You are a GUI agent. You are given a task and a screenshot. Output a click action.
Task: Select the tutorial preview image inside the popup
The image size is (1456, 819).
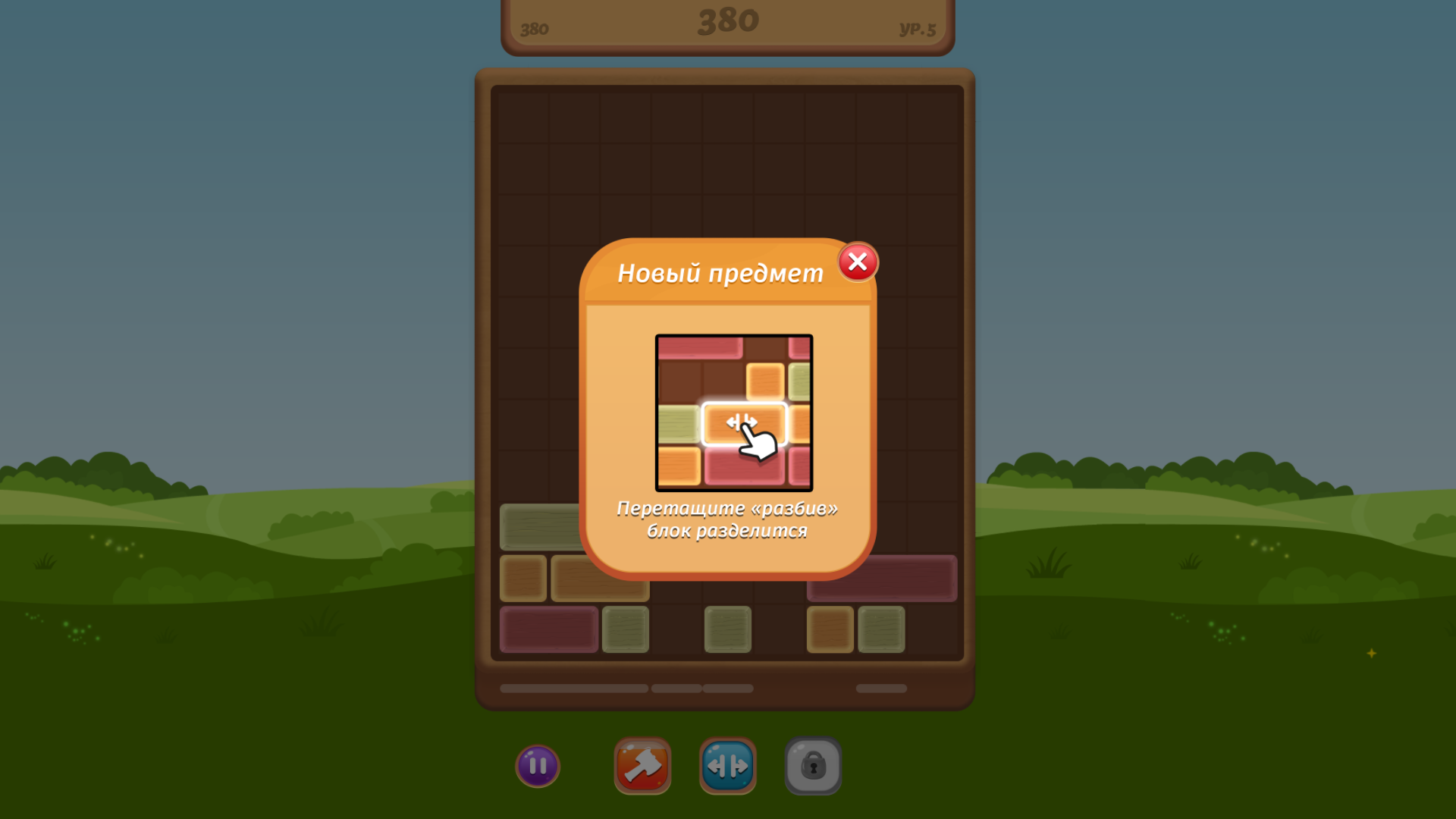[x=733, y=413]
